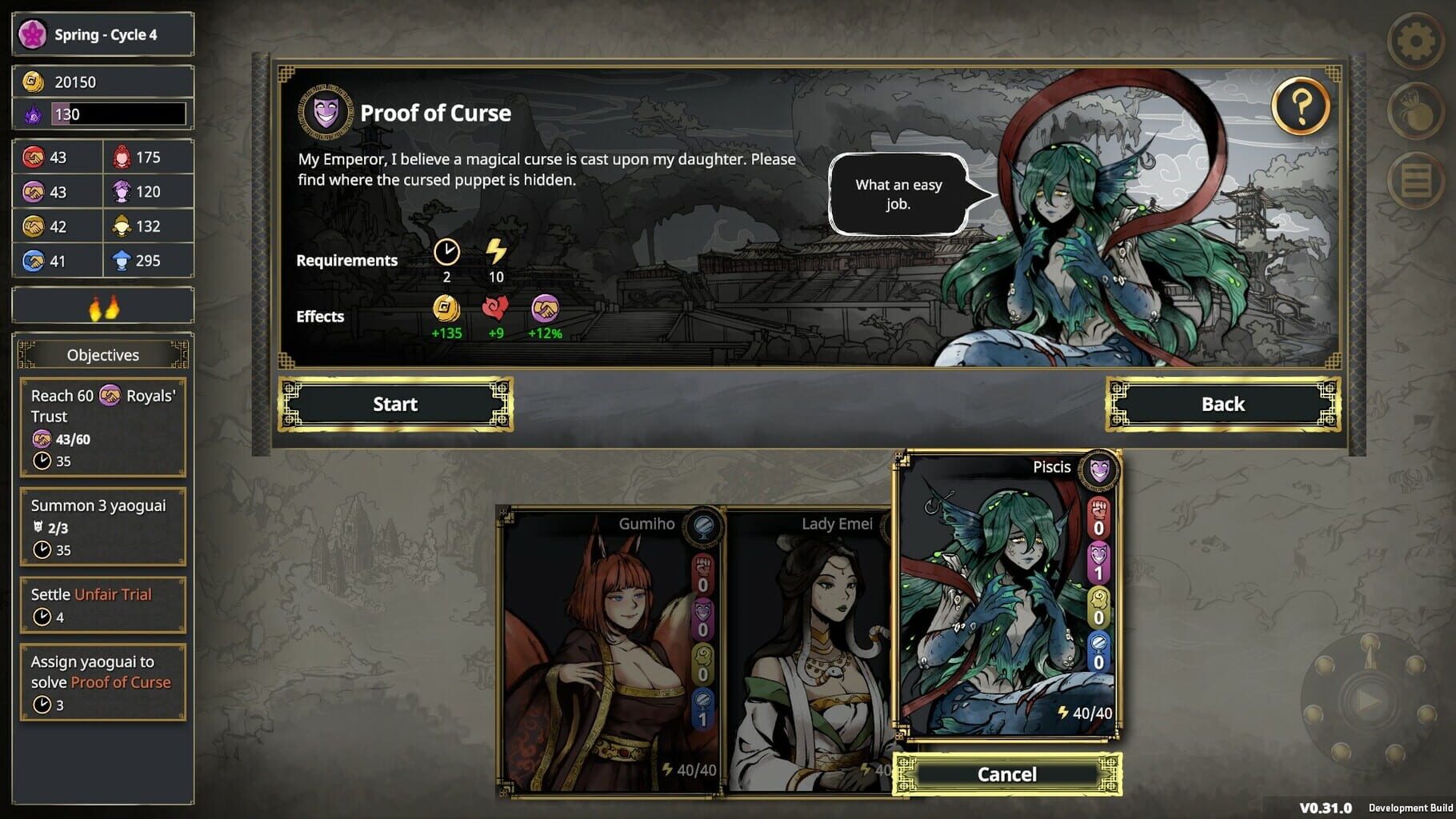1456x819 pixels.
Task: Click the purple mask icon beside Proof of Curse
Action: point(326,113)
